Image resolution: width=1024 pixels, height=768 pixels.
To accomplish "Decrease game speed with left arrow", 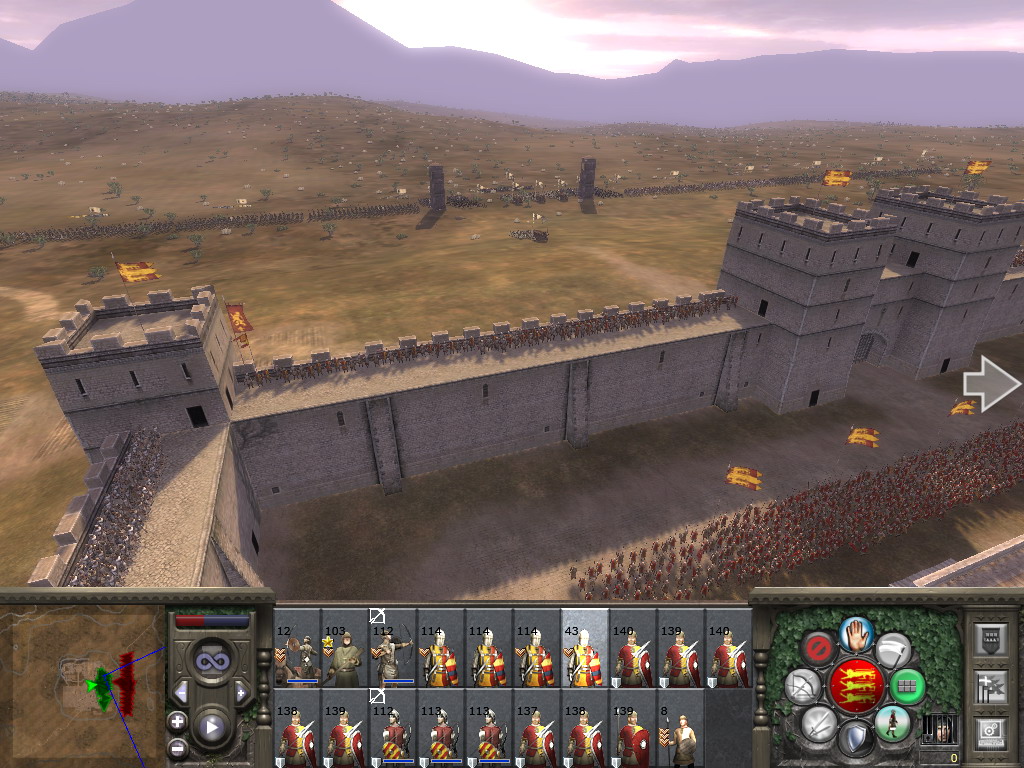I will coord(181,691).
